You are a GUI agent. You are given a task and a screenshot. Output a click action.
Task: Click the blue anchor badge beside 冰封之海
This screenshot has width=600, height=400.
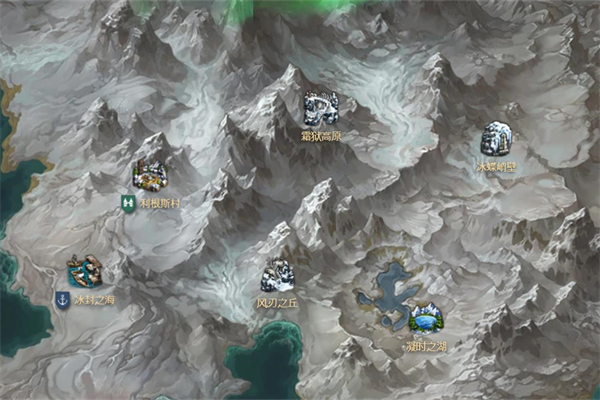[x=62, y=298]
